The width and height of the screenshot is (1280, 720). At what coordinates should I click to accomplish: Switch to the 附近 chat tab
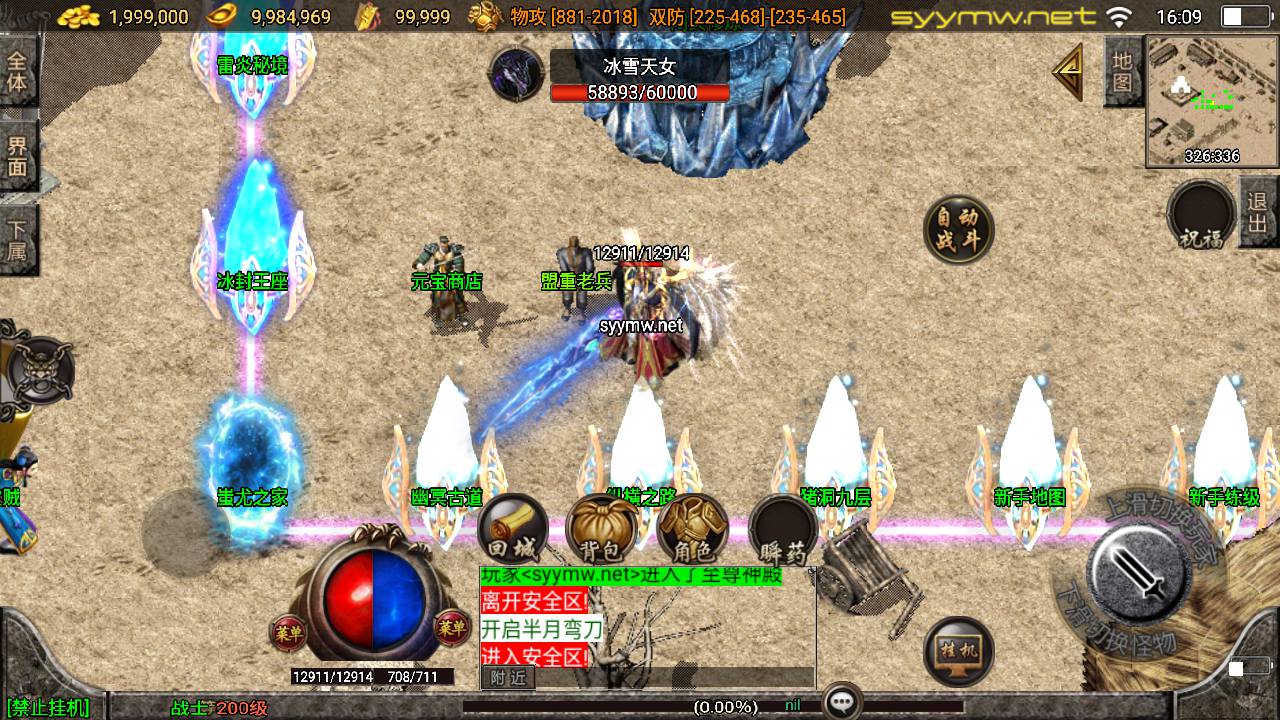[508, 678]
